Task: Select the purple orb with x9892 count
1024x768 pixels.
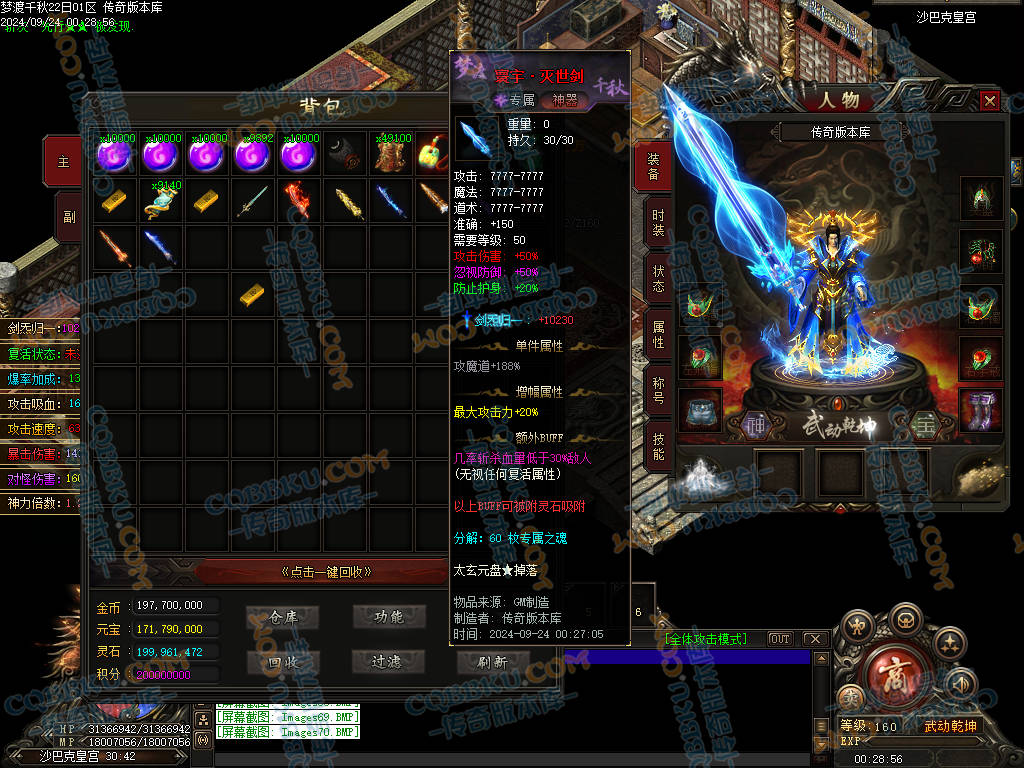Action: click(x=253, y=155)
